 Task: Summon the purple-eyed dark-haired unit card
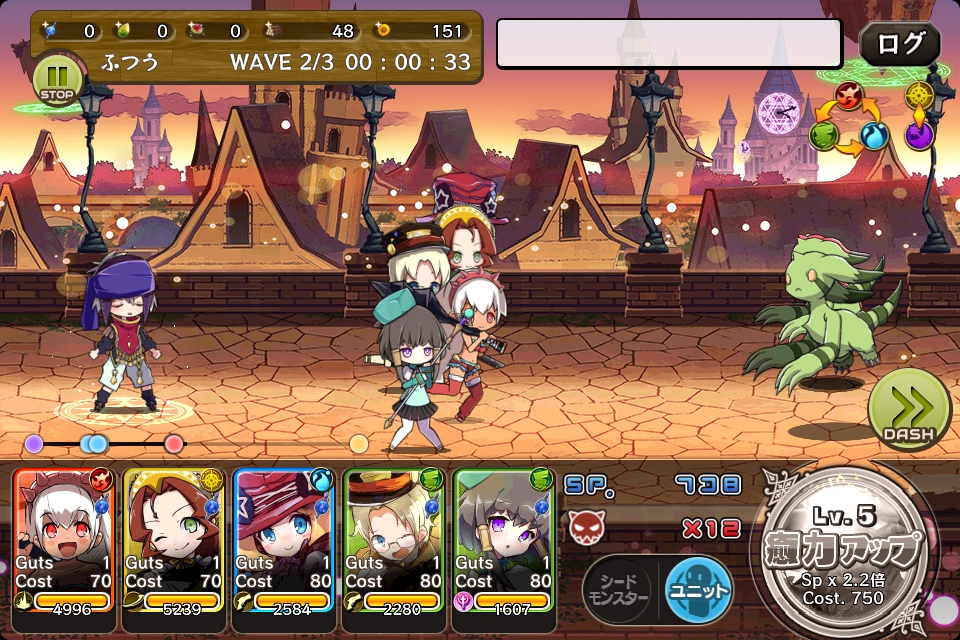click(x=504, y=540)
